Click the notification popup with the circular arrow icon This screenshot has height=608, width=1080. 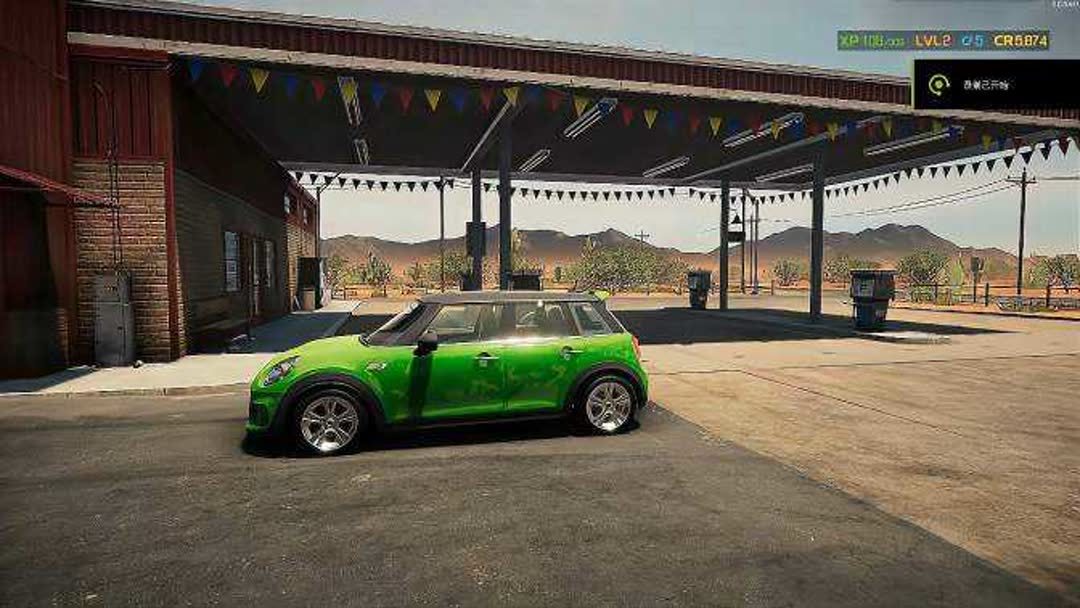pos(995,85)
